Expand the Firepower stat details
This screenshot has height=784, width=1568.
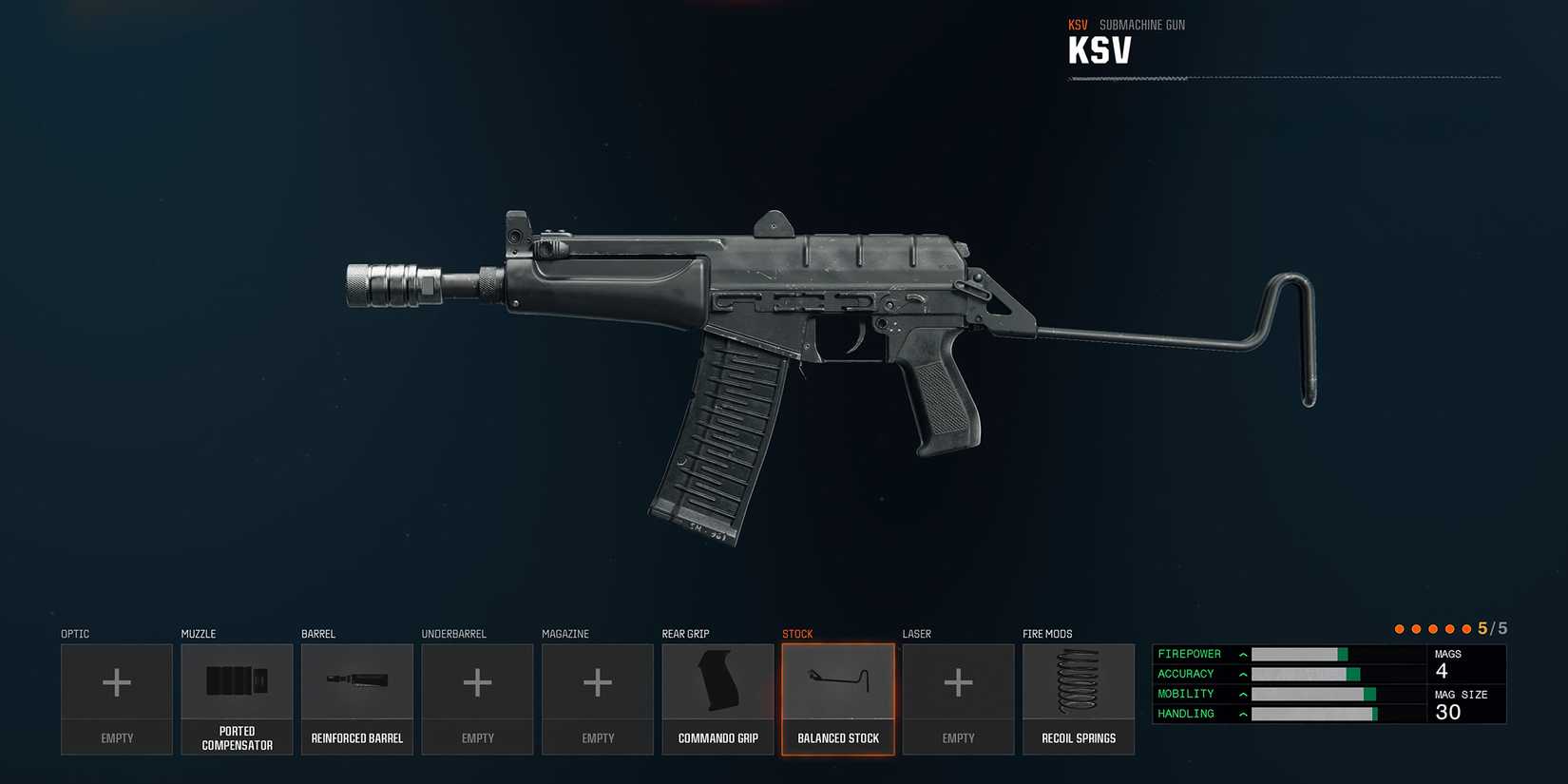coord(1242,654)
